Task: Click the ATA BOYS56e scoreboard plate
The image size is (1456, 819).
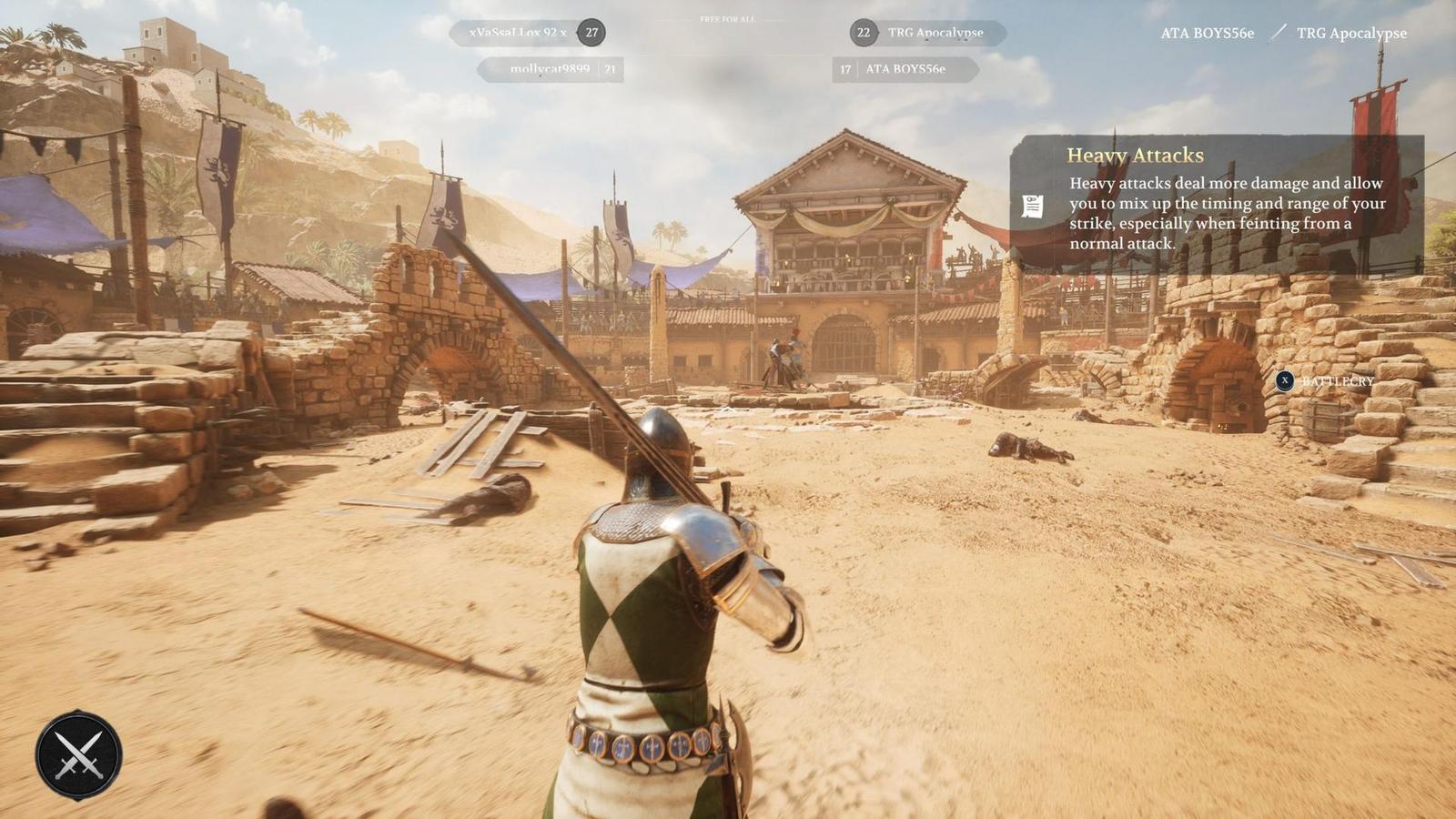Action: pos(907,69)
